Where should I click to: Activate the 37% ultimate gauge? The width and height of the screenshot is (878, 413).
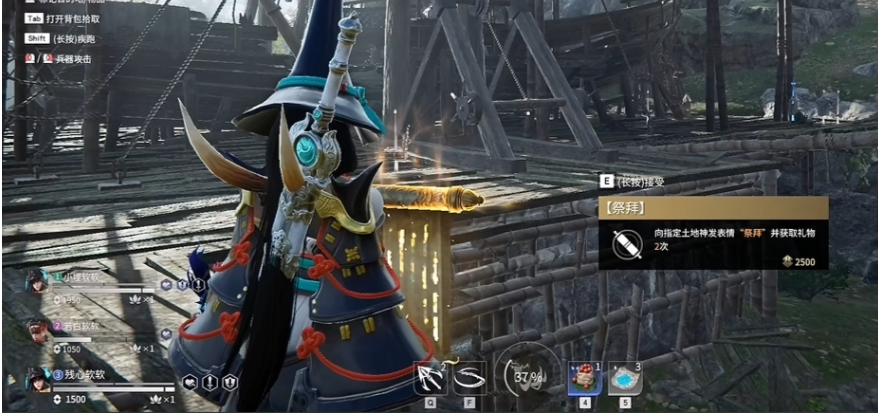(526, 376)
